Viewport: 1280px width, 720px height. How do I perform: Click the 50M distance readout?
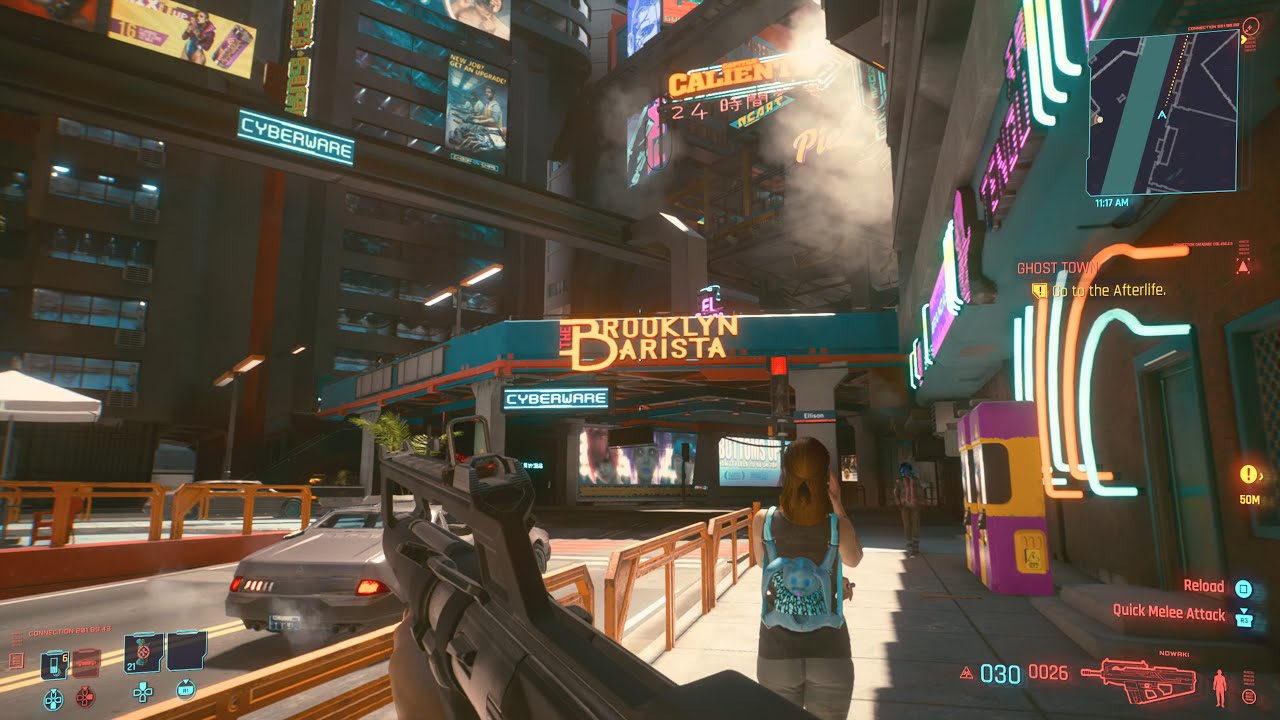click(1248, 500)
